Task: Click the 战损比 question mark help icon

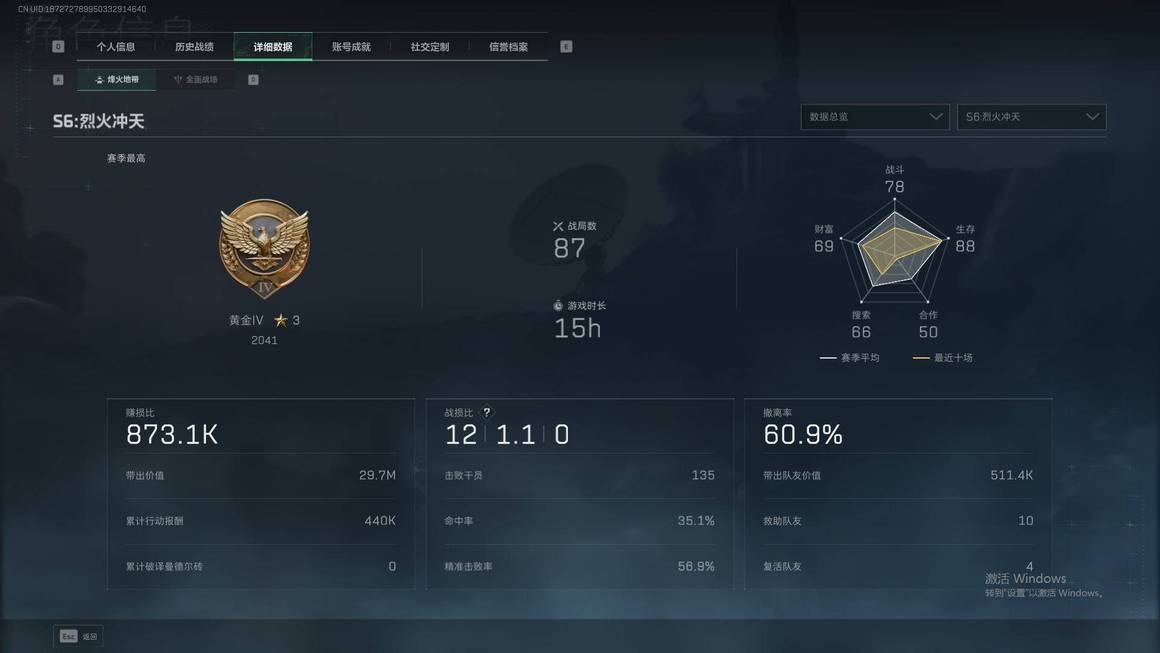Action: click(x=487, y=412)
